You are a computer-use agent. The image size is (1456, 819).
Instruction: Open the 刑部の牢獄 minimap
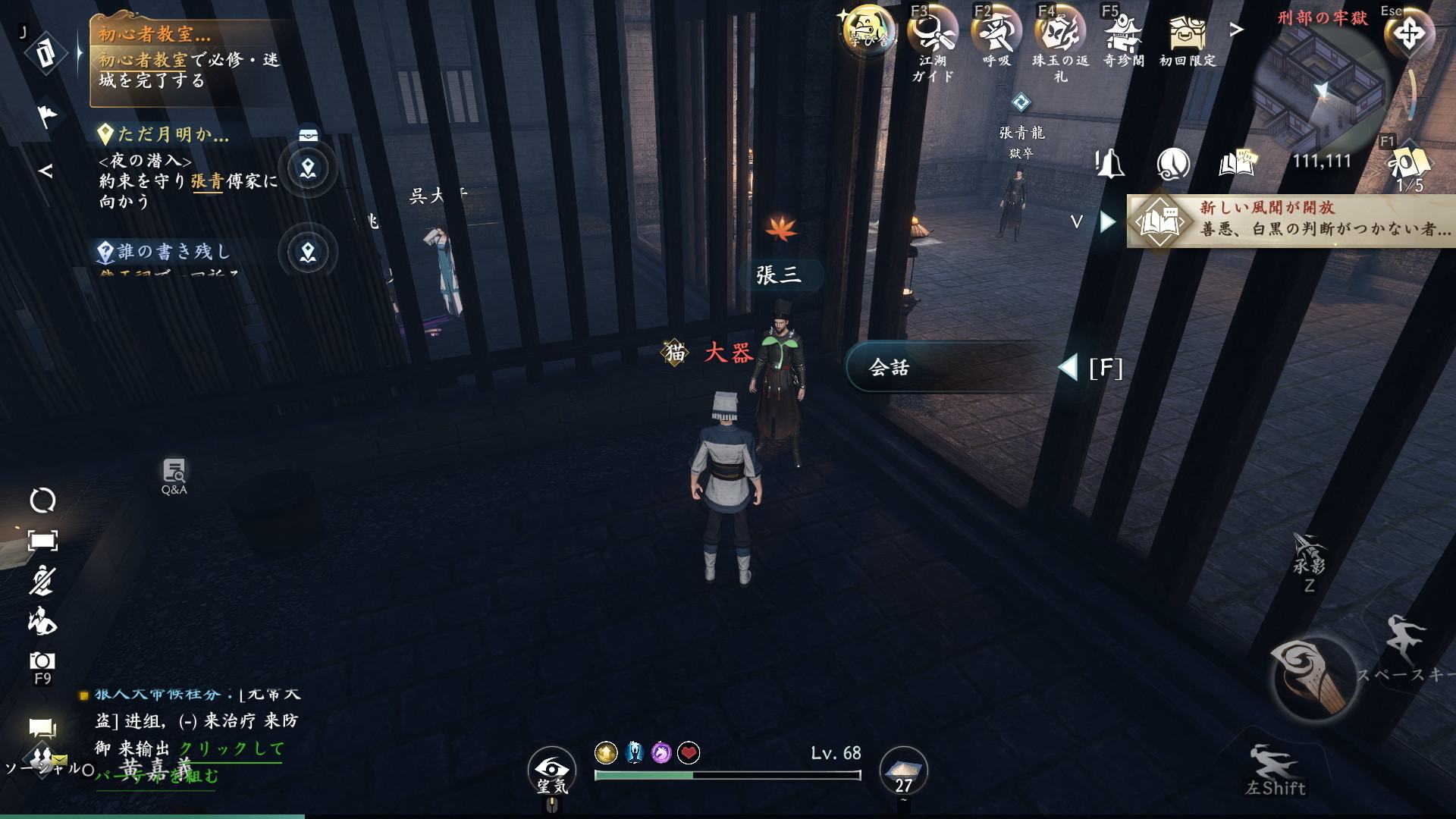tap(1322, 87)
